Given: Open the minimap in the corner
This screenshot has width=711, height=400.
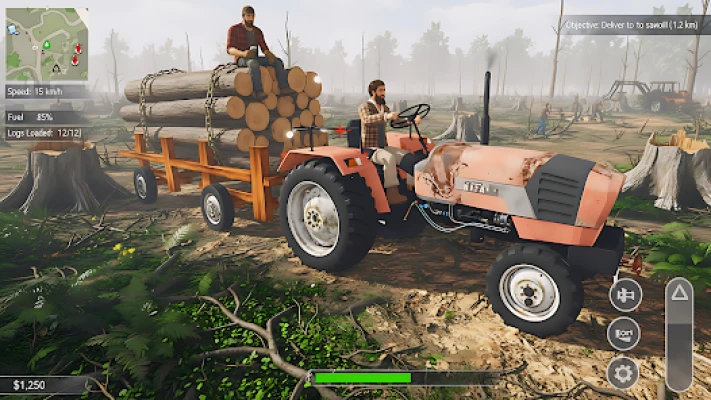Looking at the screenshot, I should pyautogui.click(x=46, y=44).
